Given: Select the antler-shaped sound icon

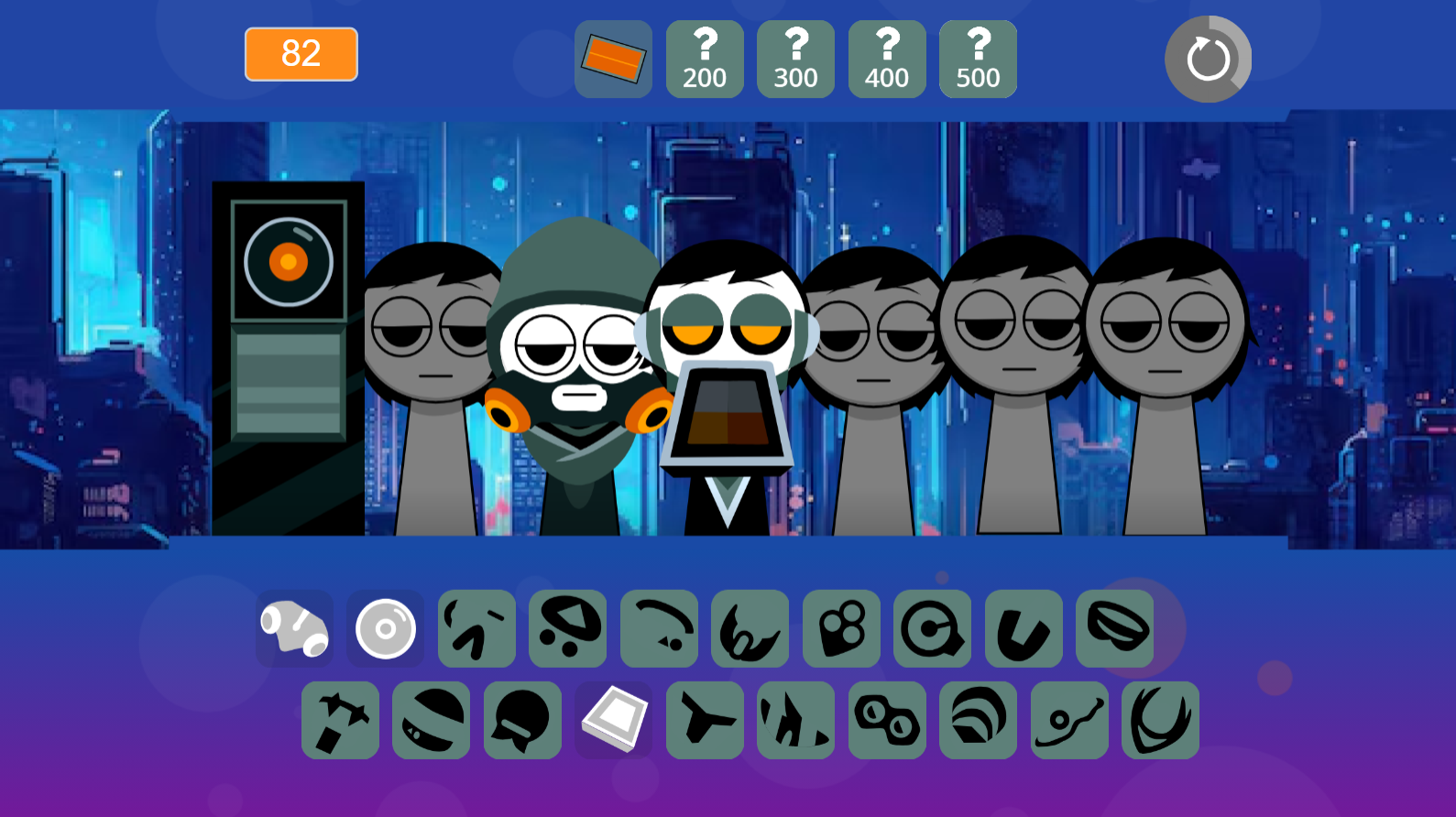Looking at the screenshot, I should [1160, 720].
